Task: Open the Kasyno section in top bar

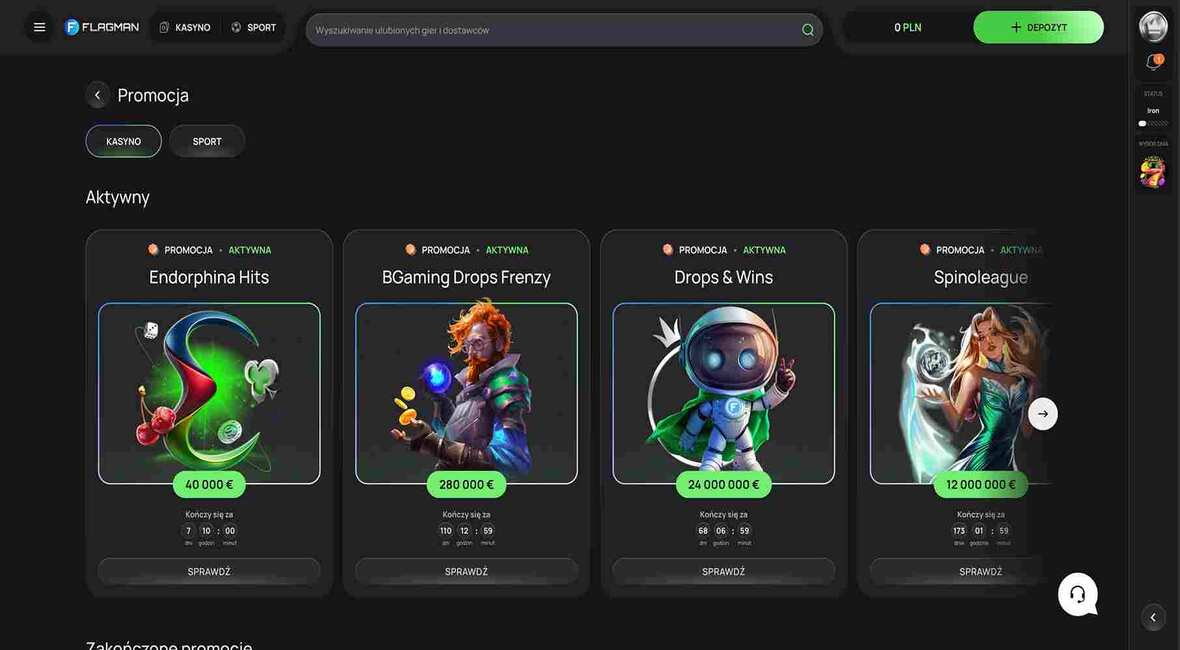Action: (185, 27)
